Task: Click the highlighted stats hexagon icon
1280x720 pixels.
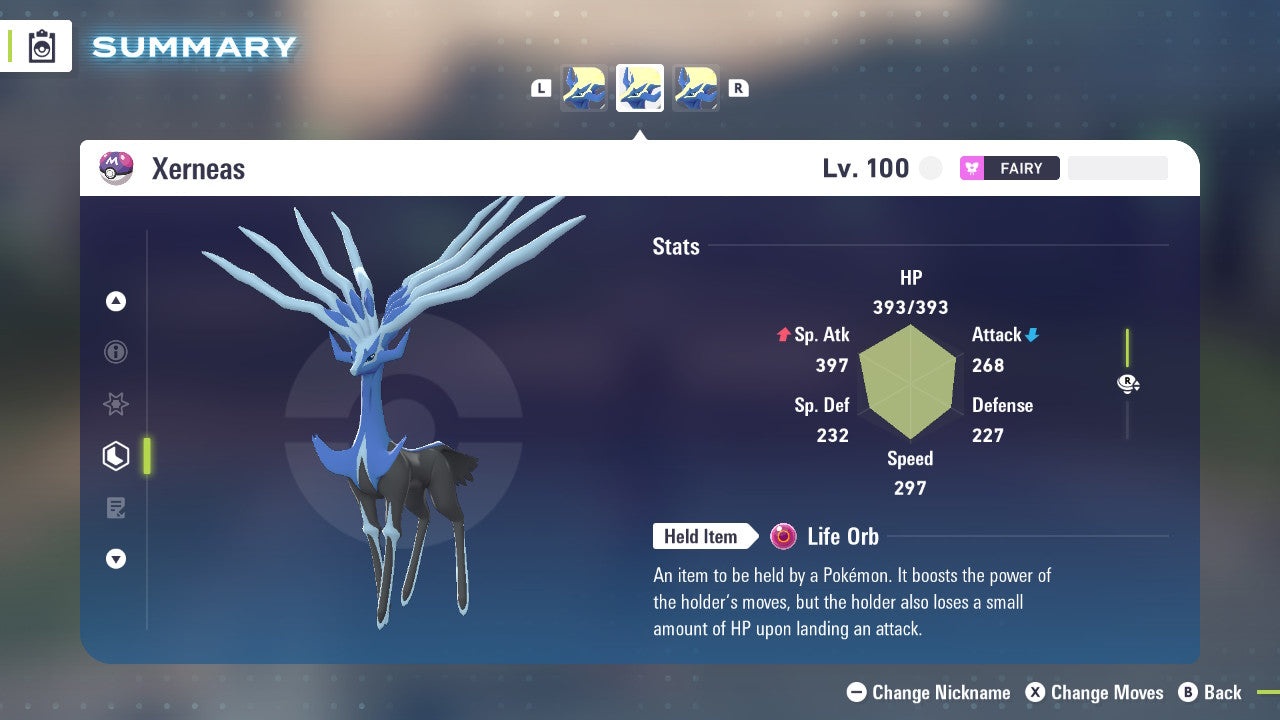Action: tap(116, 456)
